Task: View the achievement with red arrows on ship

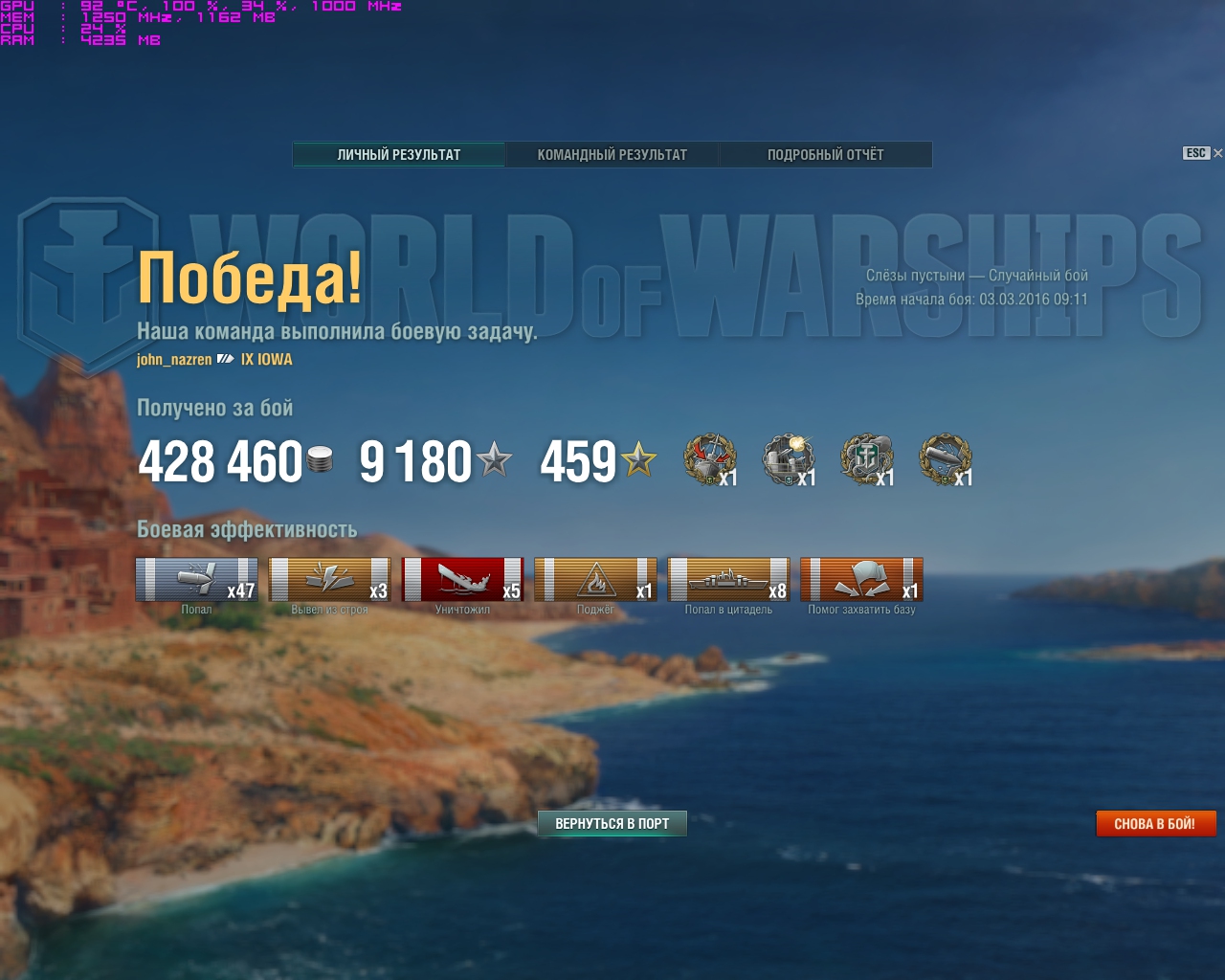Action: tap(709, 459)
